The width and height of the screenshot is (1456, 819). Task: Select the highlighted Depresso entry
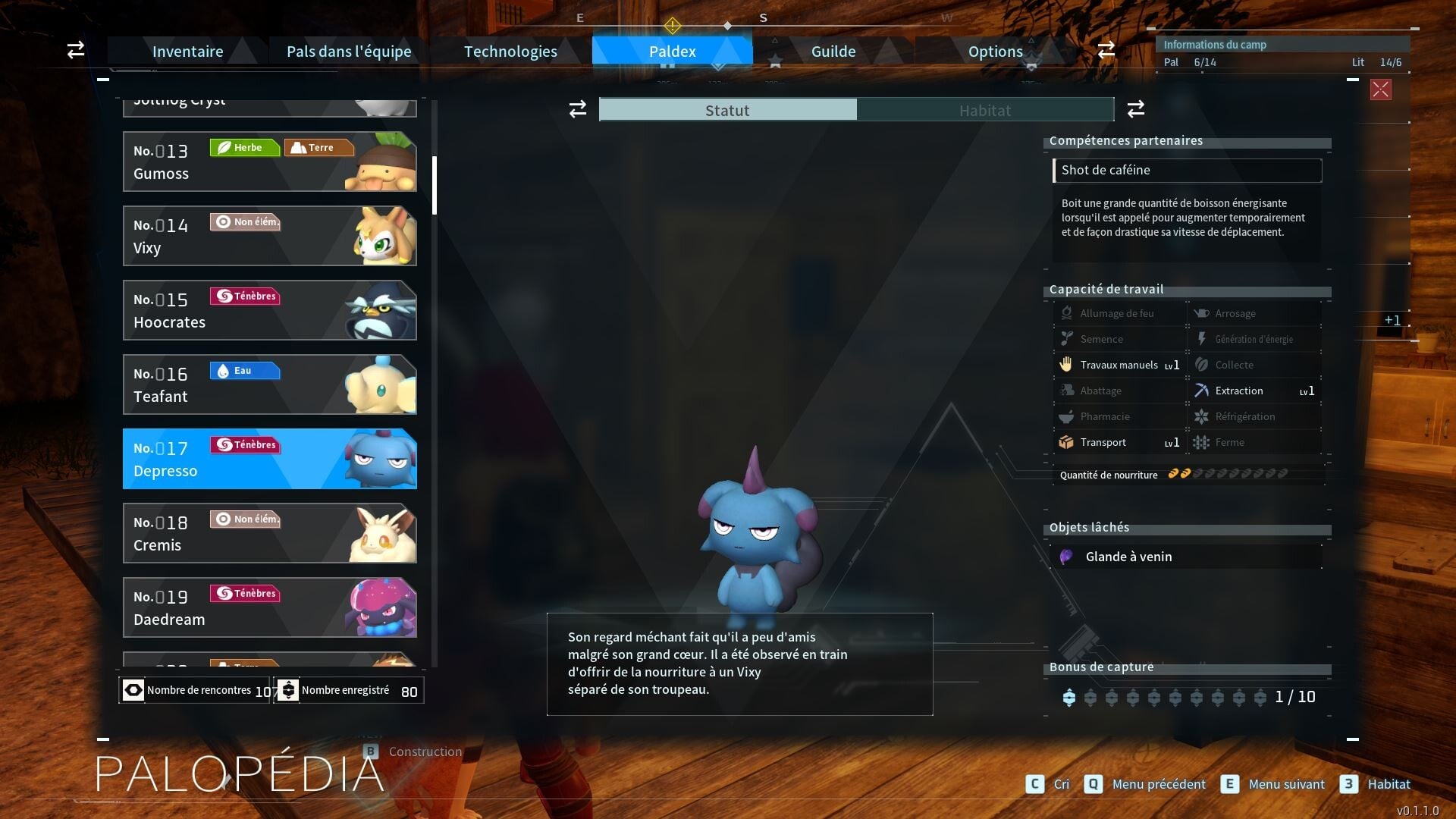[x=269, y=459]
